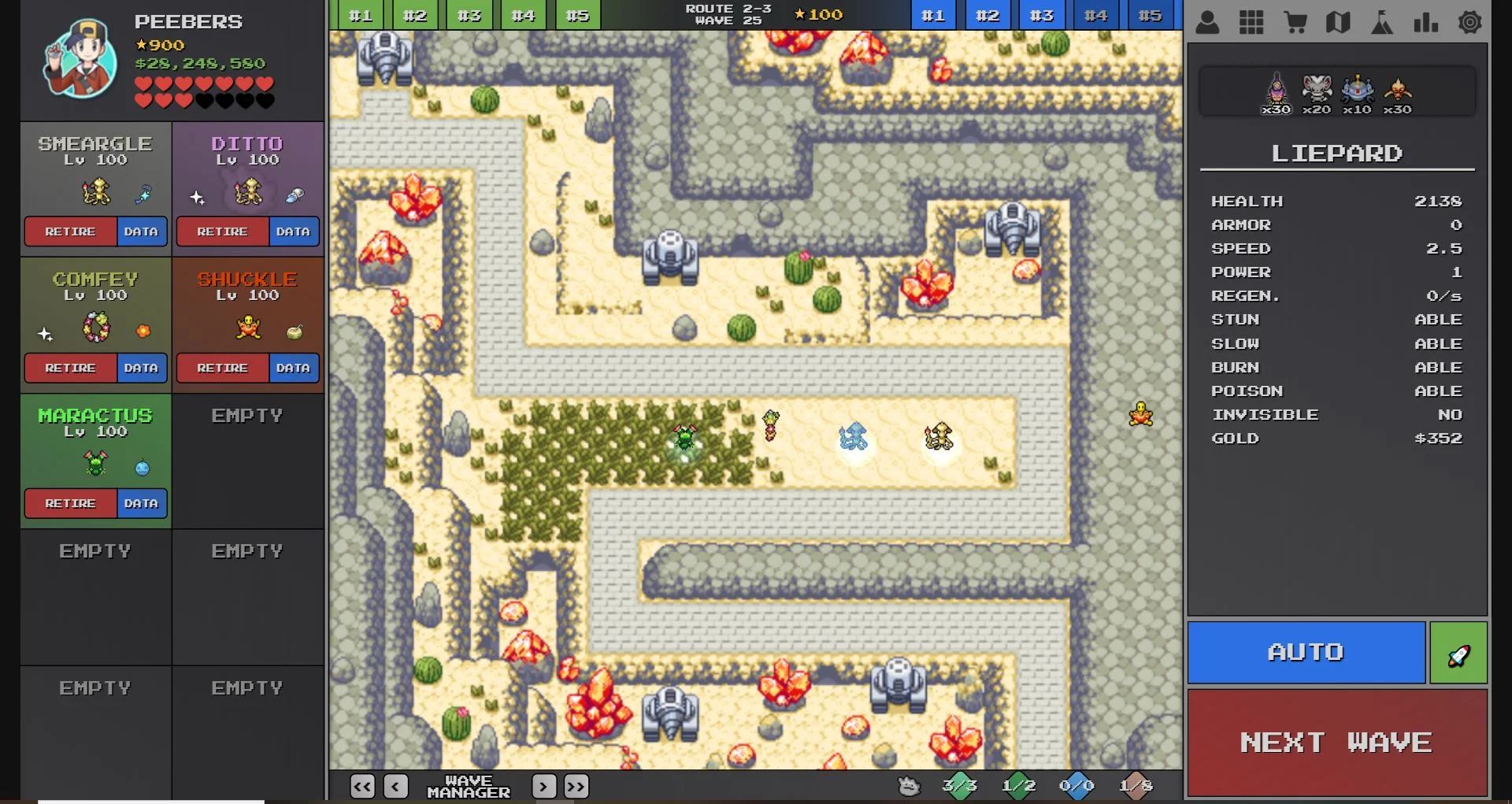This screenshot has width=1512, height=804.
Task: Open the grid inventory icon
Action: pos(1252,23)
